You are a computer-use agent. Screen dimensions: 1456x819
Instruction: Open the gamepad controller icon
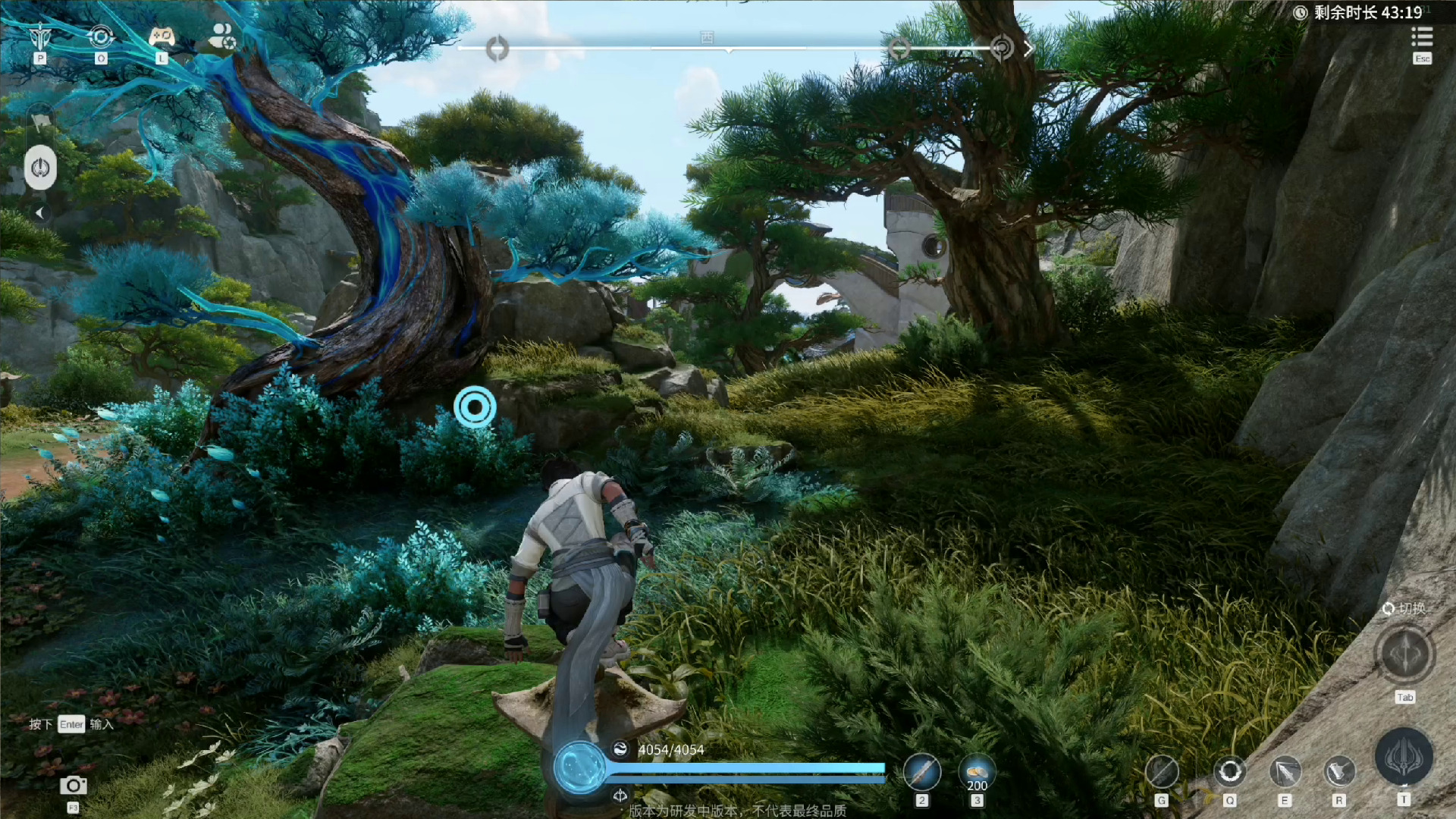pyautogui.click(x=161, y=36)
